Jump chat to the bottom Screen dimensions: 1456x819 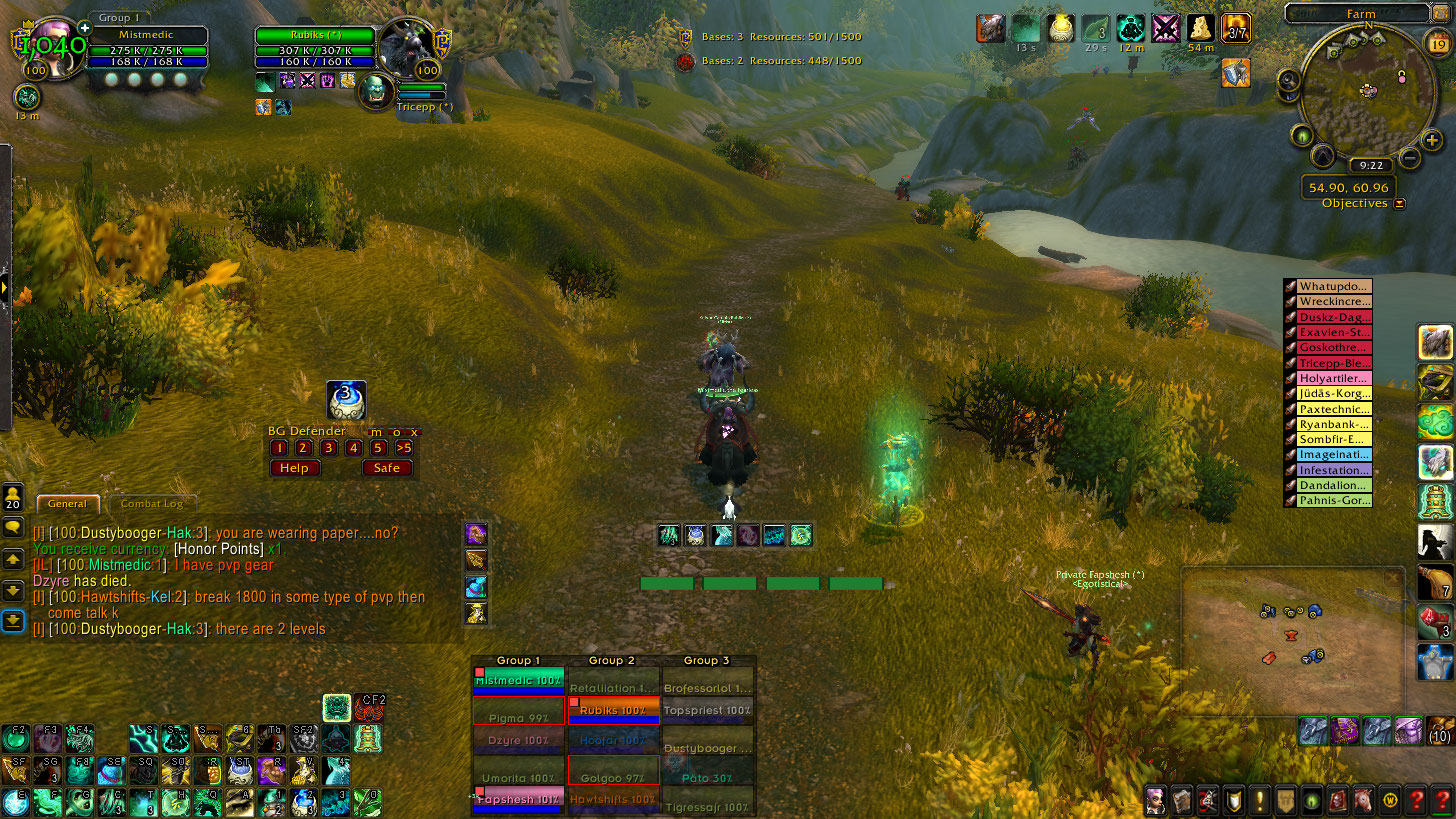tap(13, 622)
